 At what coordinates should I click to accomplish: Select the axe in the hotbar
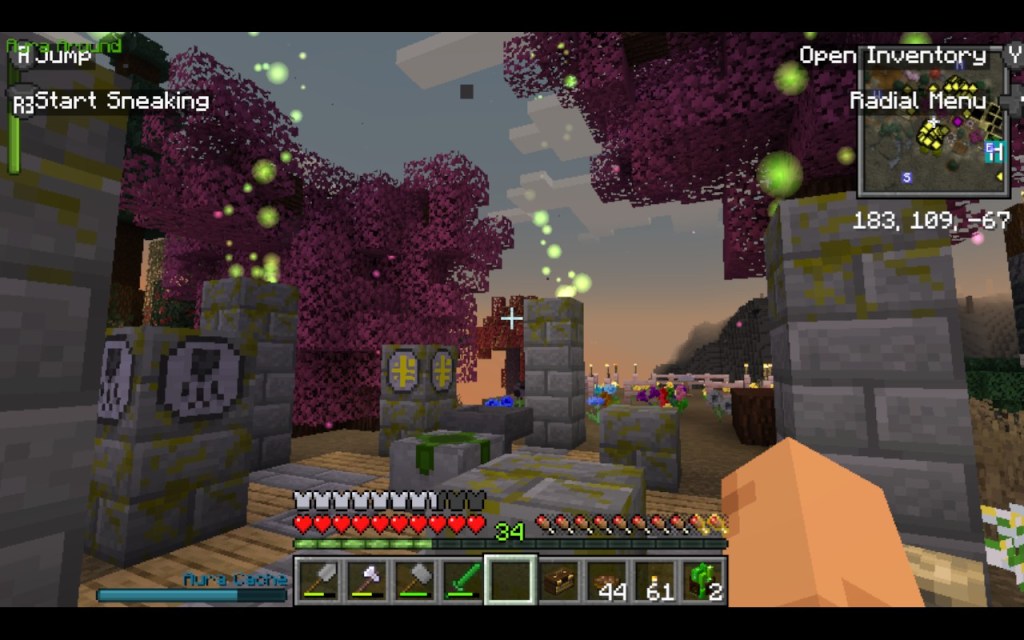coord(367,580)
